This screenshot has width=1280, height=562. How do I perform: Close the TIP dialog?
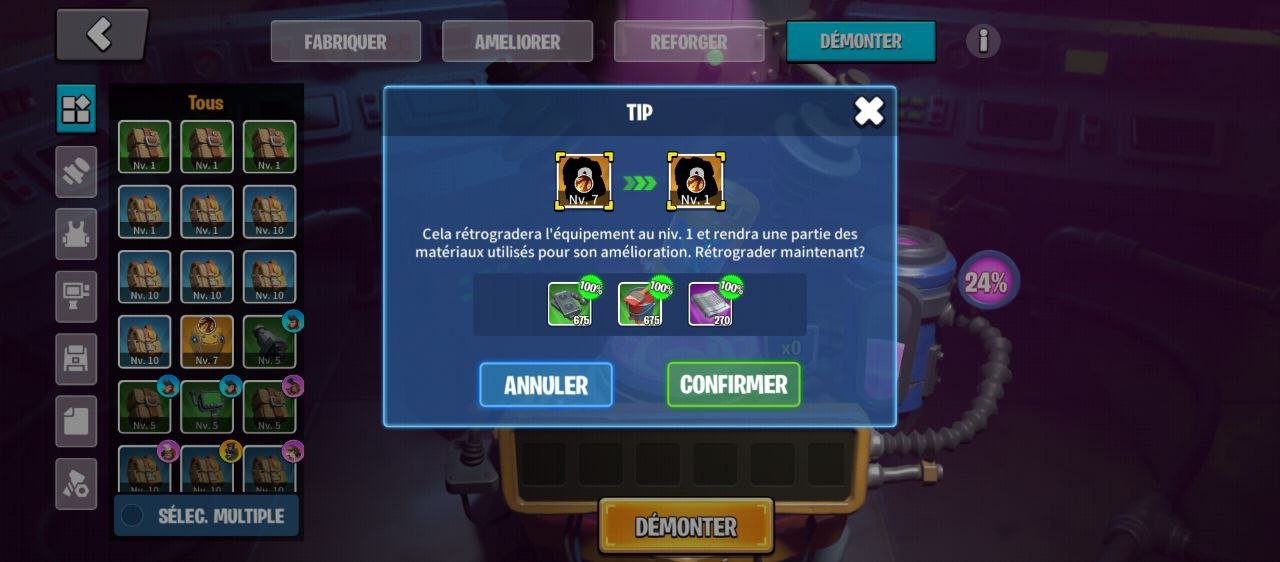tap(868, 111)
